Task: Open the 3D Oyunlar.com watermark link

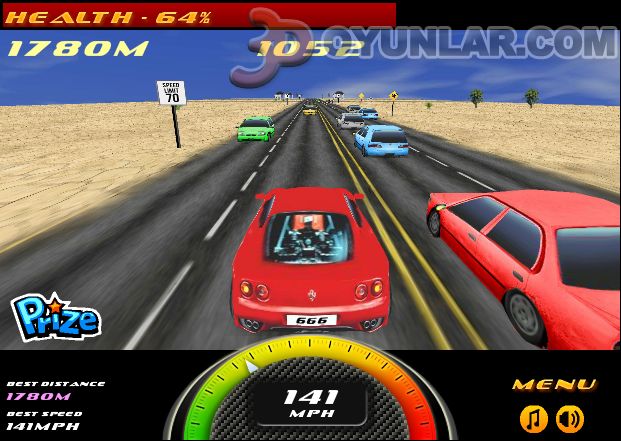Action: click(430, 45)
